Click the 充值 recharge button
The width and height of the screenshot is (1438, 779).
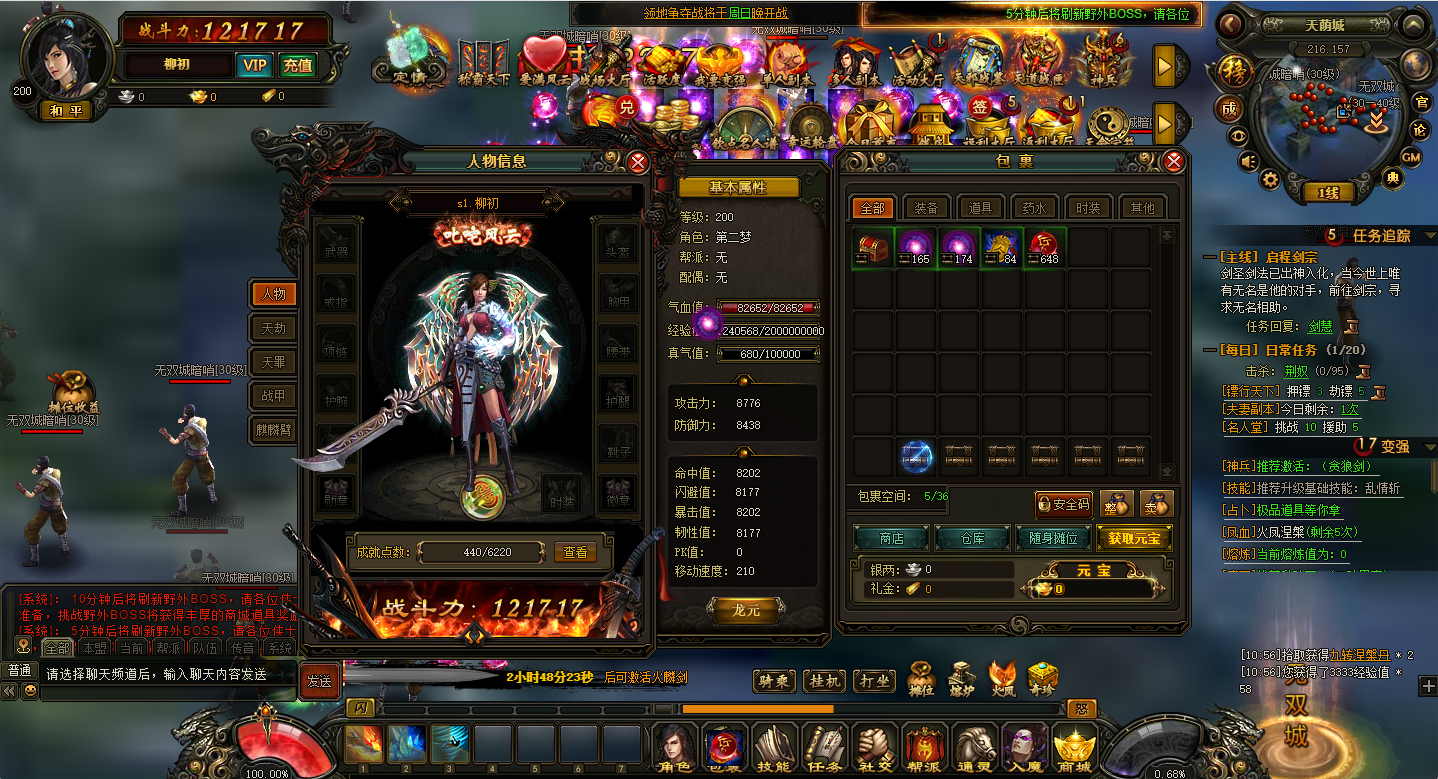[x=297, y=65]
